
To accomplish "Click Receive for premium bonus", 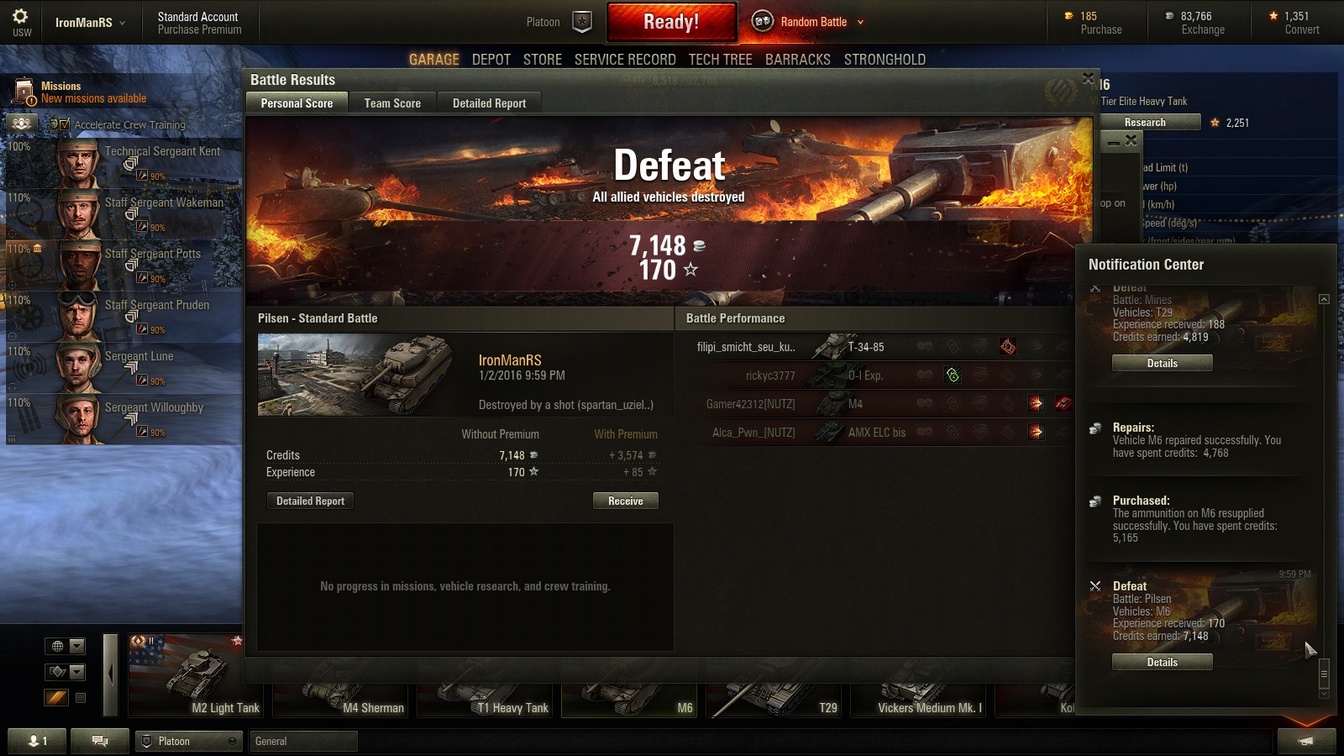I will click(x=625, y=501).
